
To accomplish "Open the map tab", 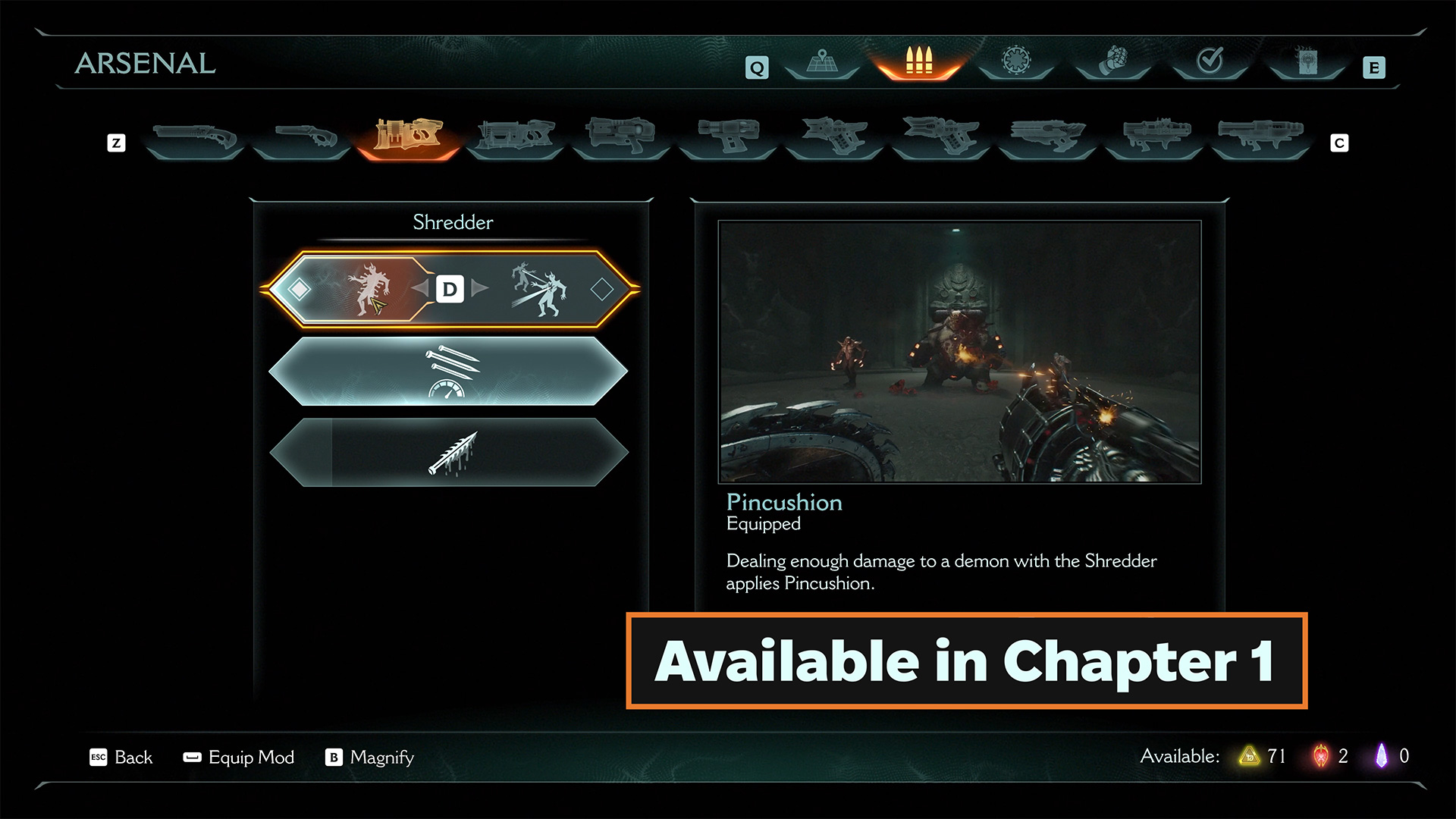I will tap(822, 62).
